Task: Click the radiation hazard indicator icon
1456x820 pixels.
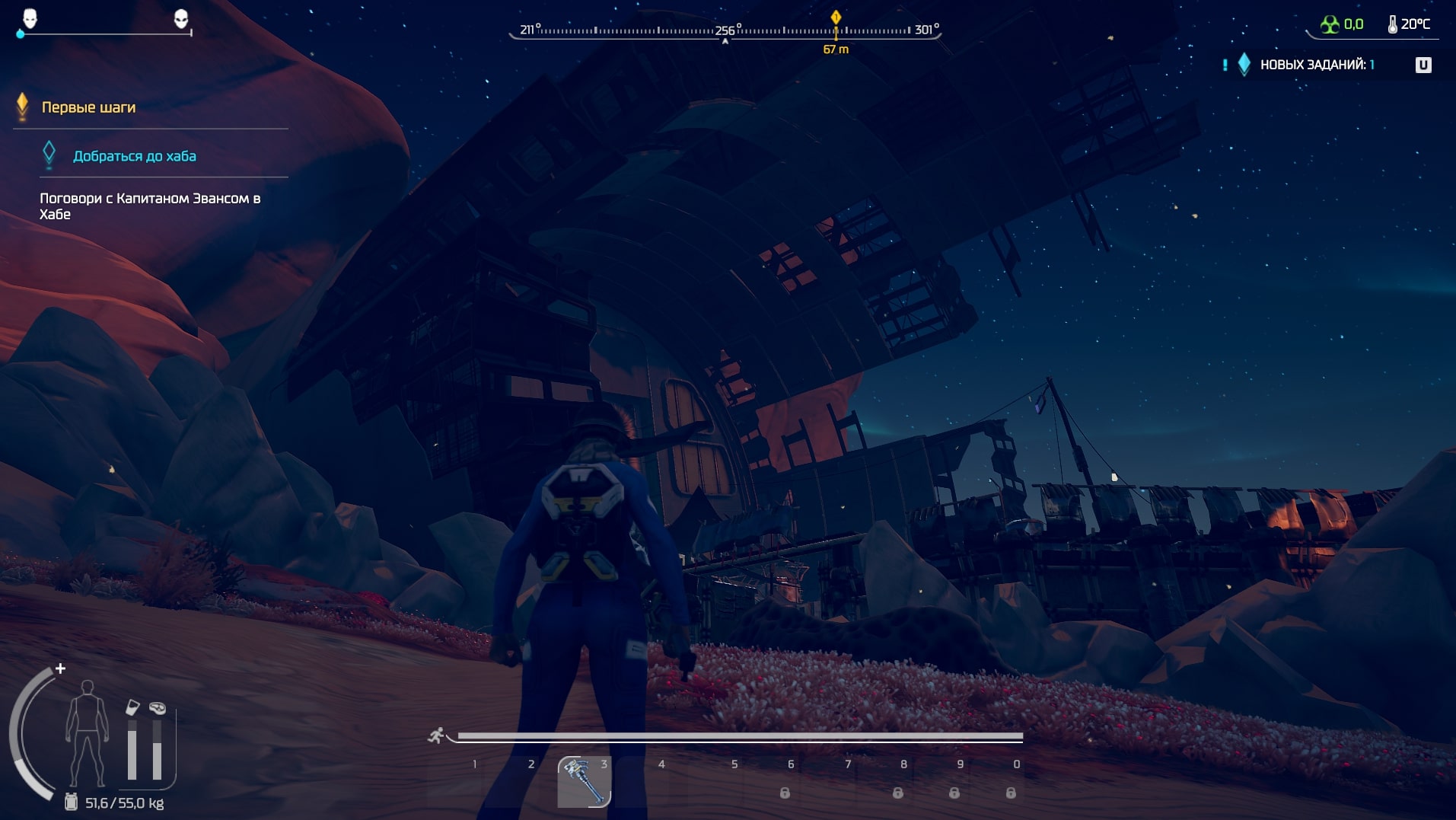Action: coord(1330,24)
